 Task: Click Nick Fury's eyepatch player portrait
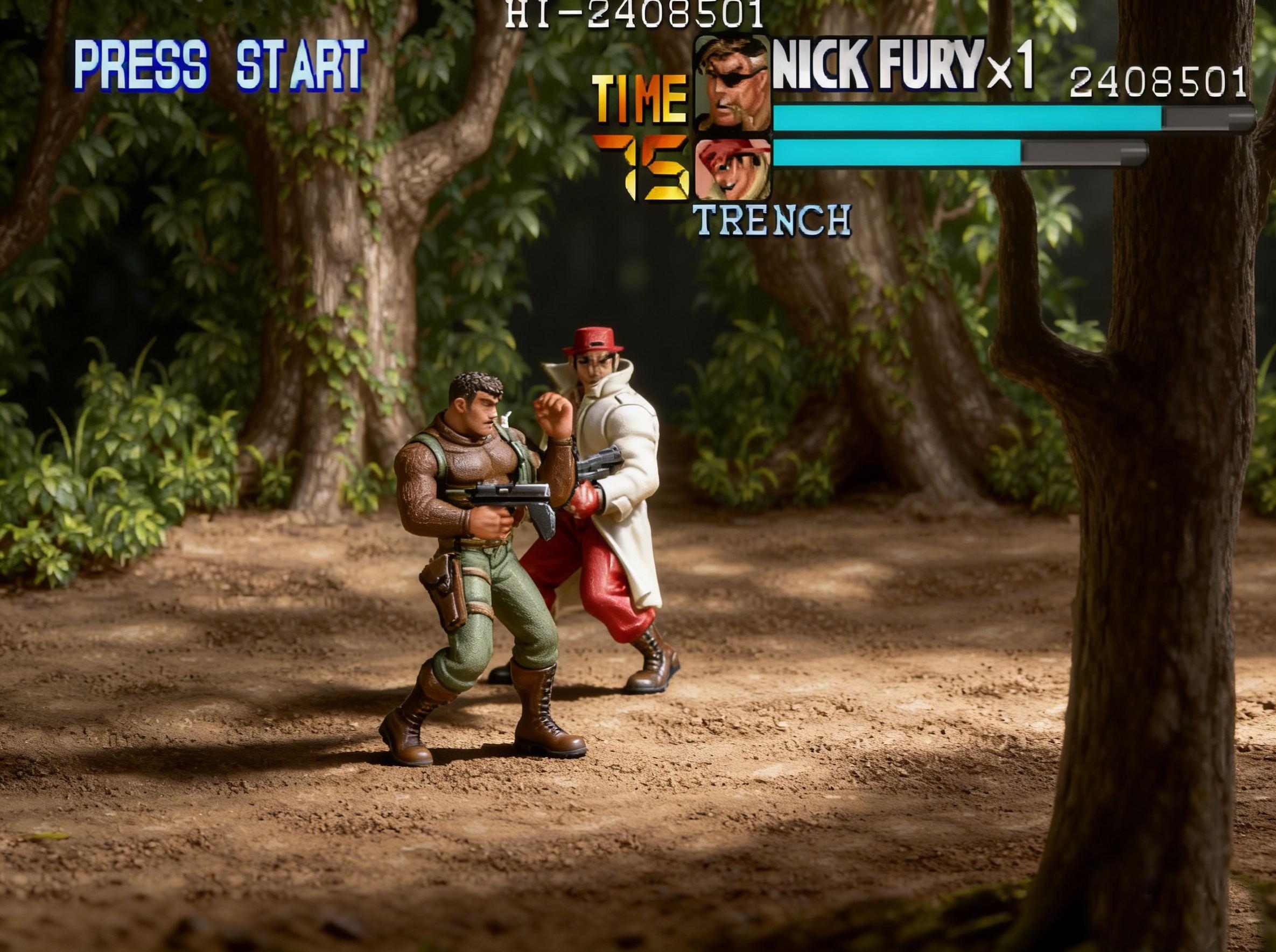(x=733, y=84)
